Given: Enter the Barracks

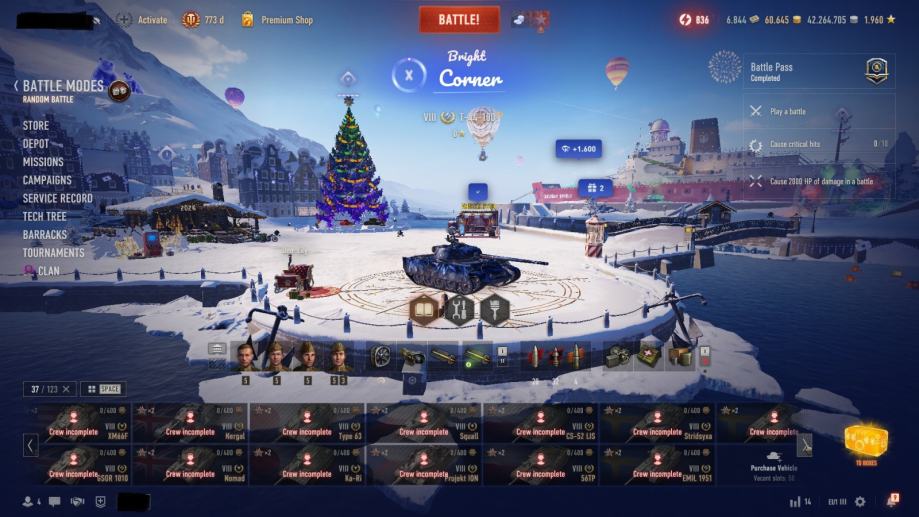Looking at the screenshot, I should point(45,235).
